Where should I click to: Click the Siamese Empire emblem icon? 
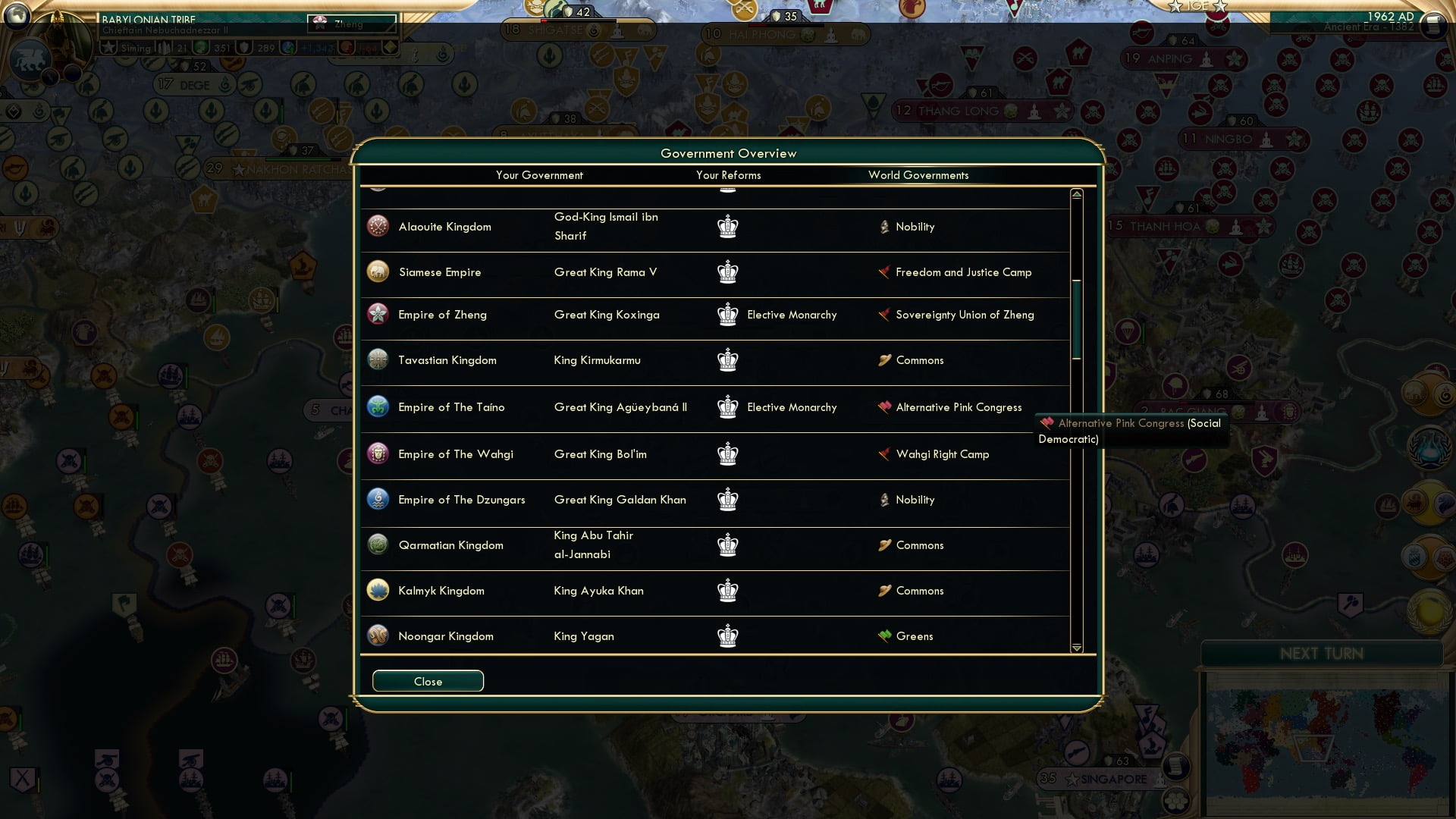377,271
